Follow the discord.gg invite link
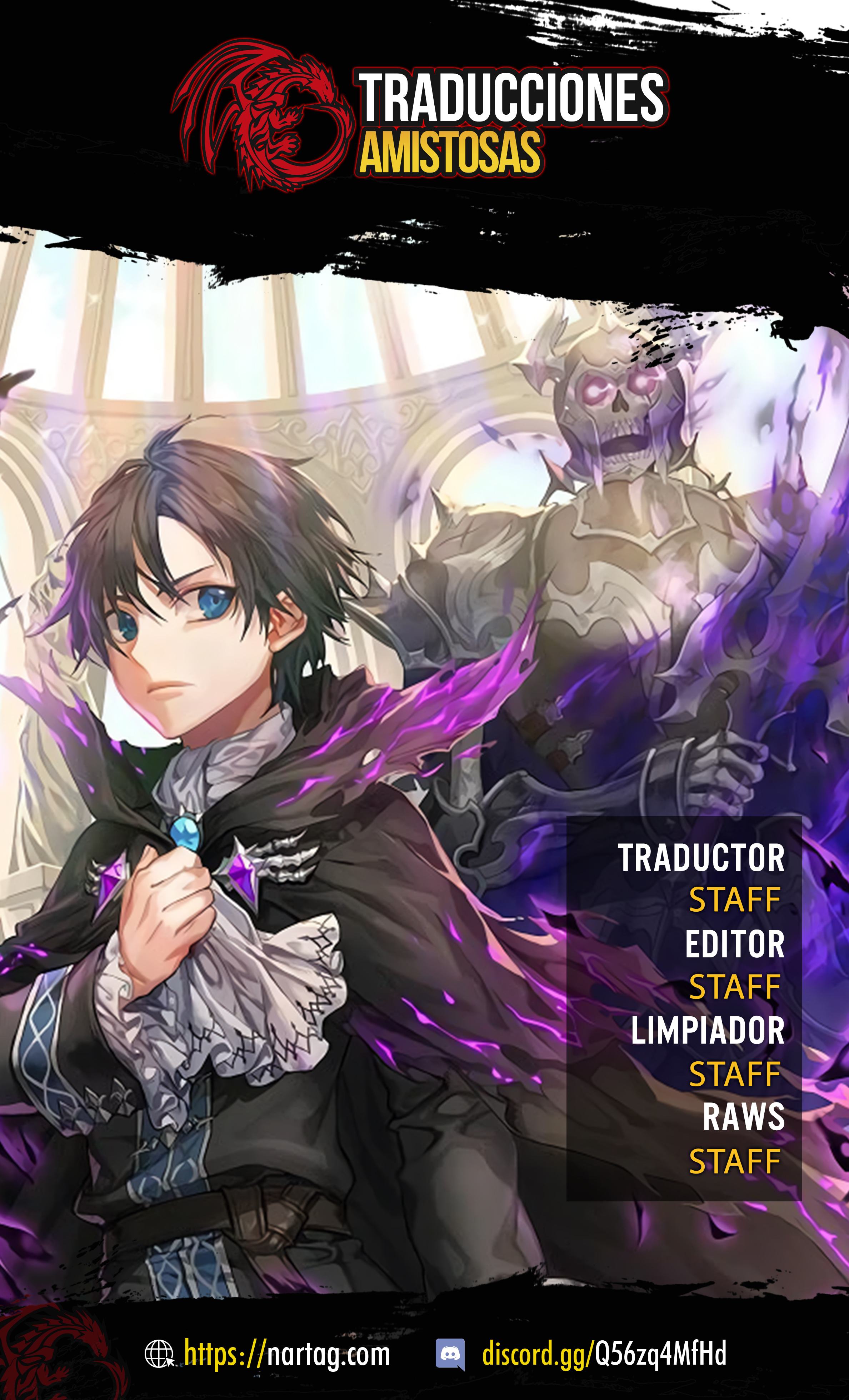The width and height of the screenshot is (849, 1400). click(604, 1355)
